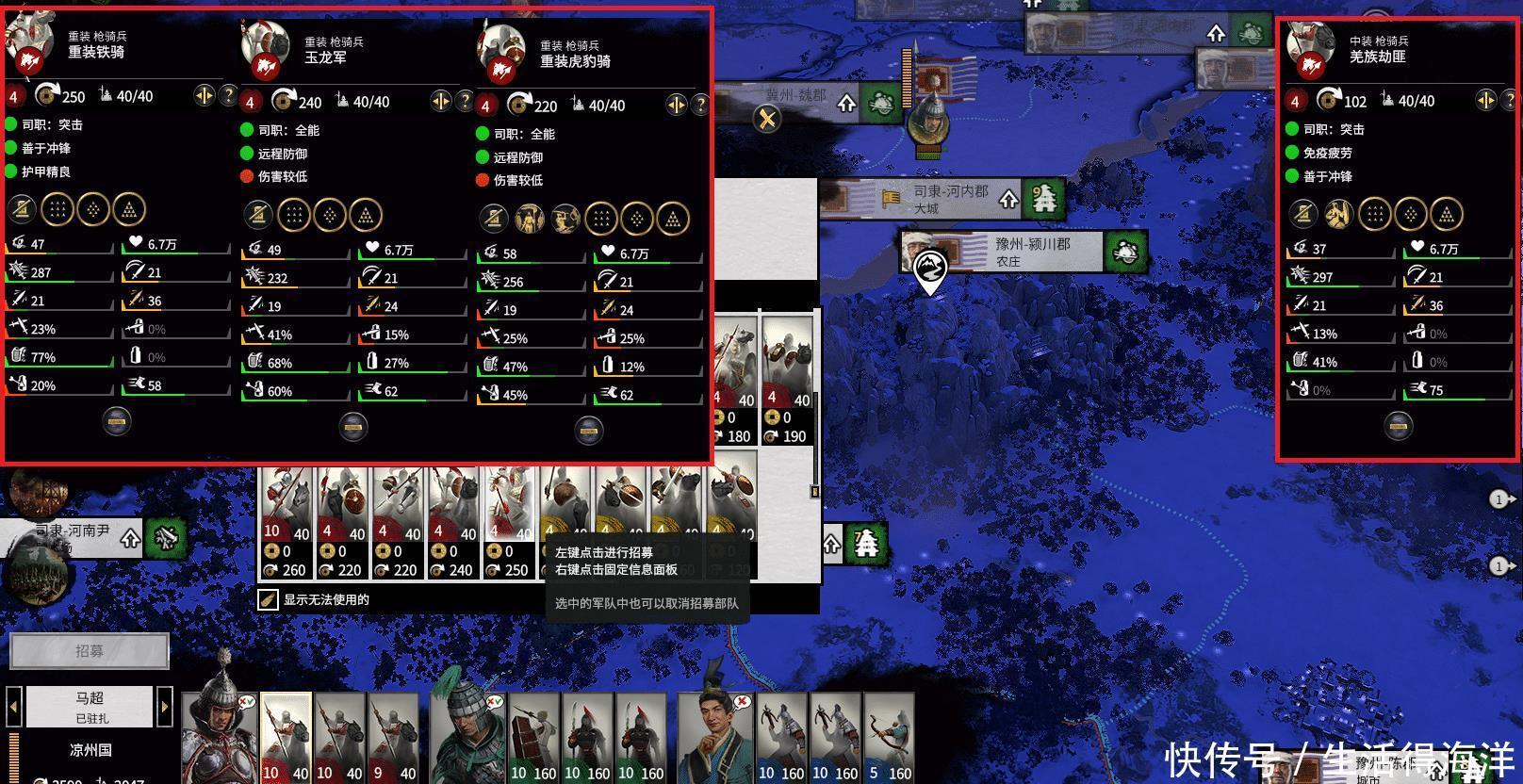This screenshot has width=1523, height=784.
Task: Select the green-helmet general portrait
Action: pyautogui.click(x=468, y=740)
